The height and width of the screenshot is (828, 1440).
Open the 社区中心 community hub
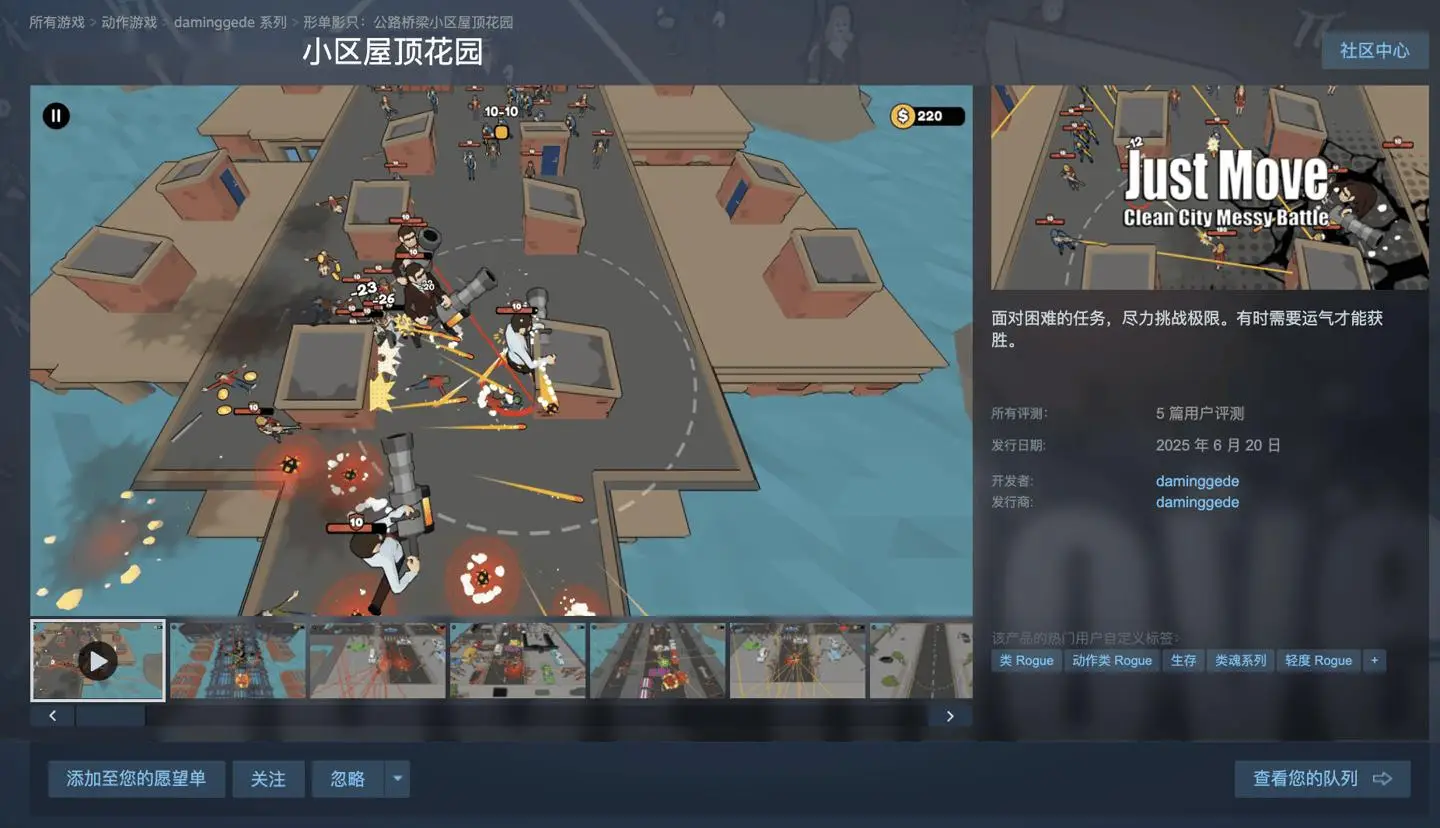1375,50
